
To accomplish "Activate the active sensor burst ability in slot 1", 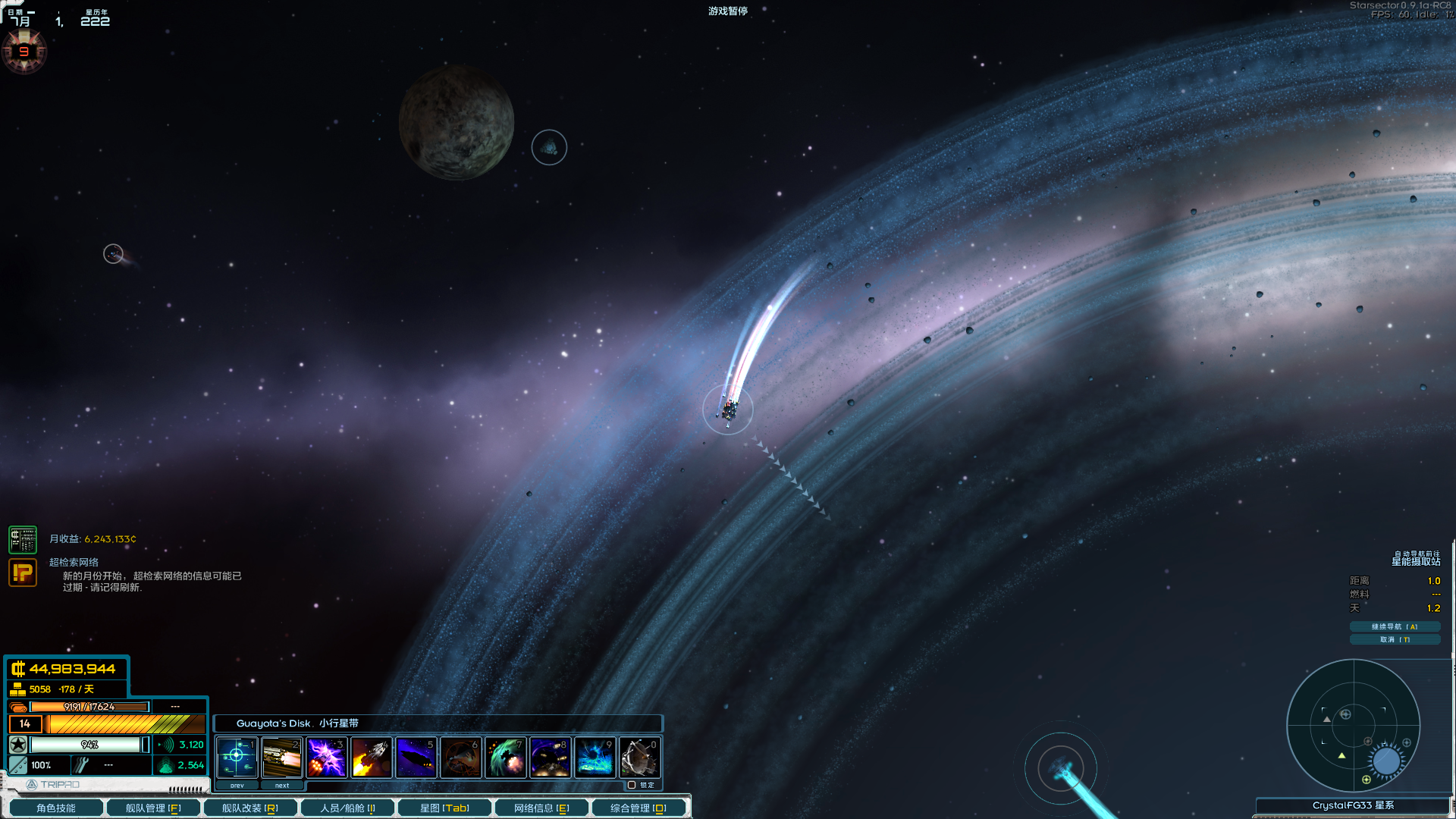I will pos(237,757).
